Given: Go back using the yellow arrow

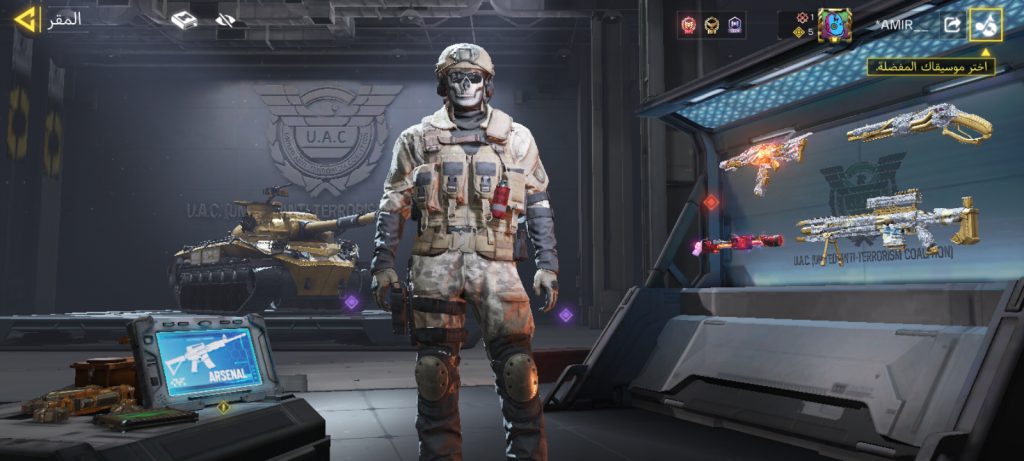Looking at the screenshot, I should [24, 19].
